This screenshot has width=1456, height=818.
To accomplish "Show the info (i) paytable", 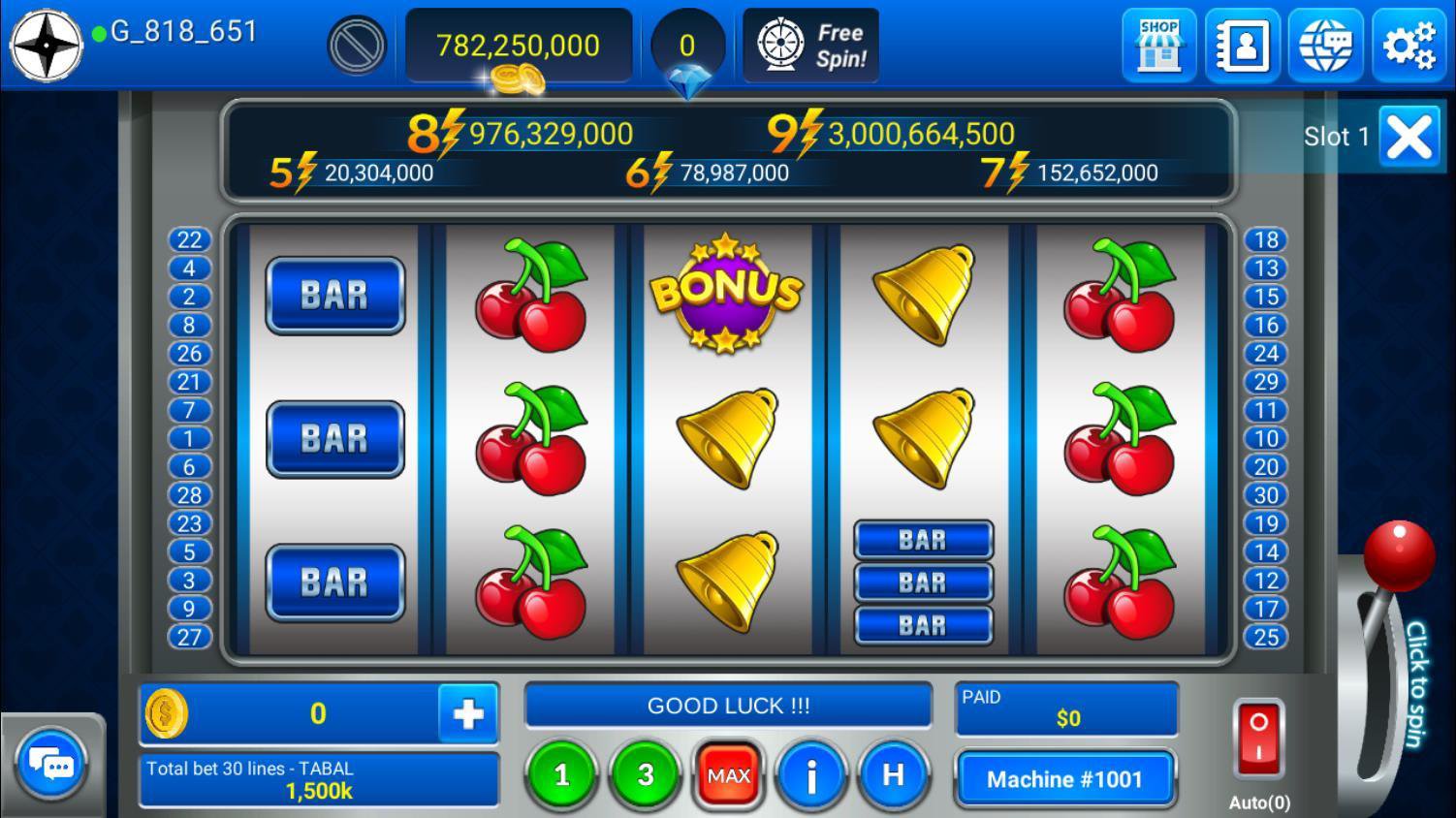I will [x=811, y=775].
